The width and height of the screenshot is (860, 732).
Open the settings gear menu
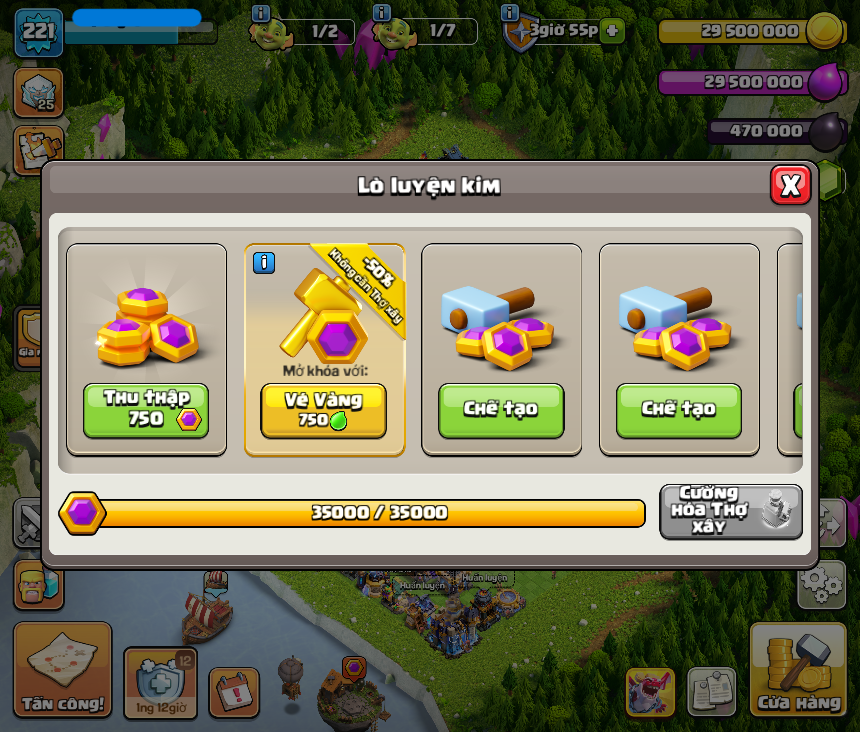tap(821, 584)
